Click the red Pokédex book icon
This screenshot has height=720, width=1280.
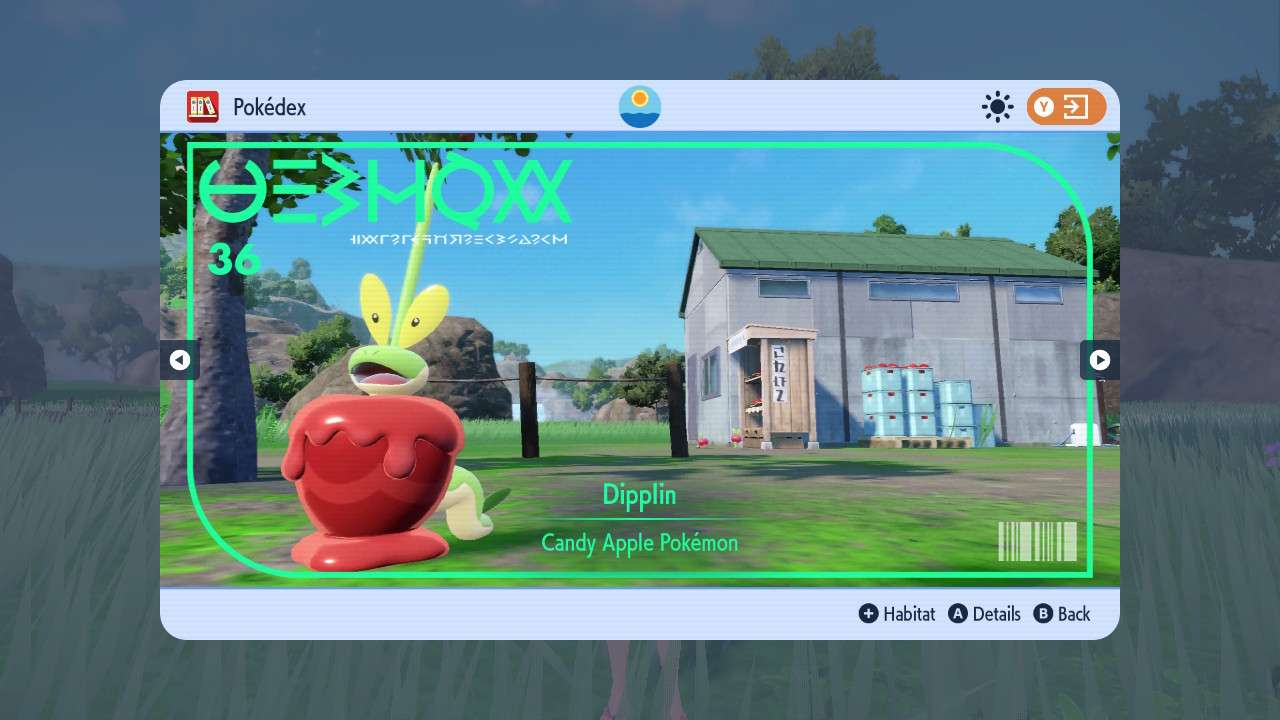pyautogui.click(x=203, y=107)
